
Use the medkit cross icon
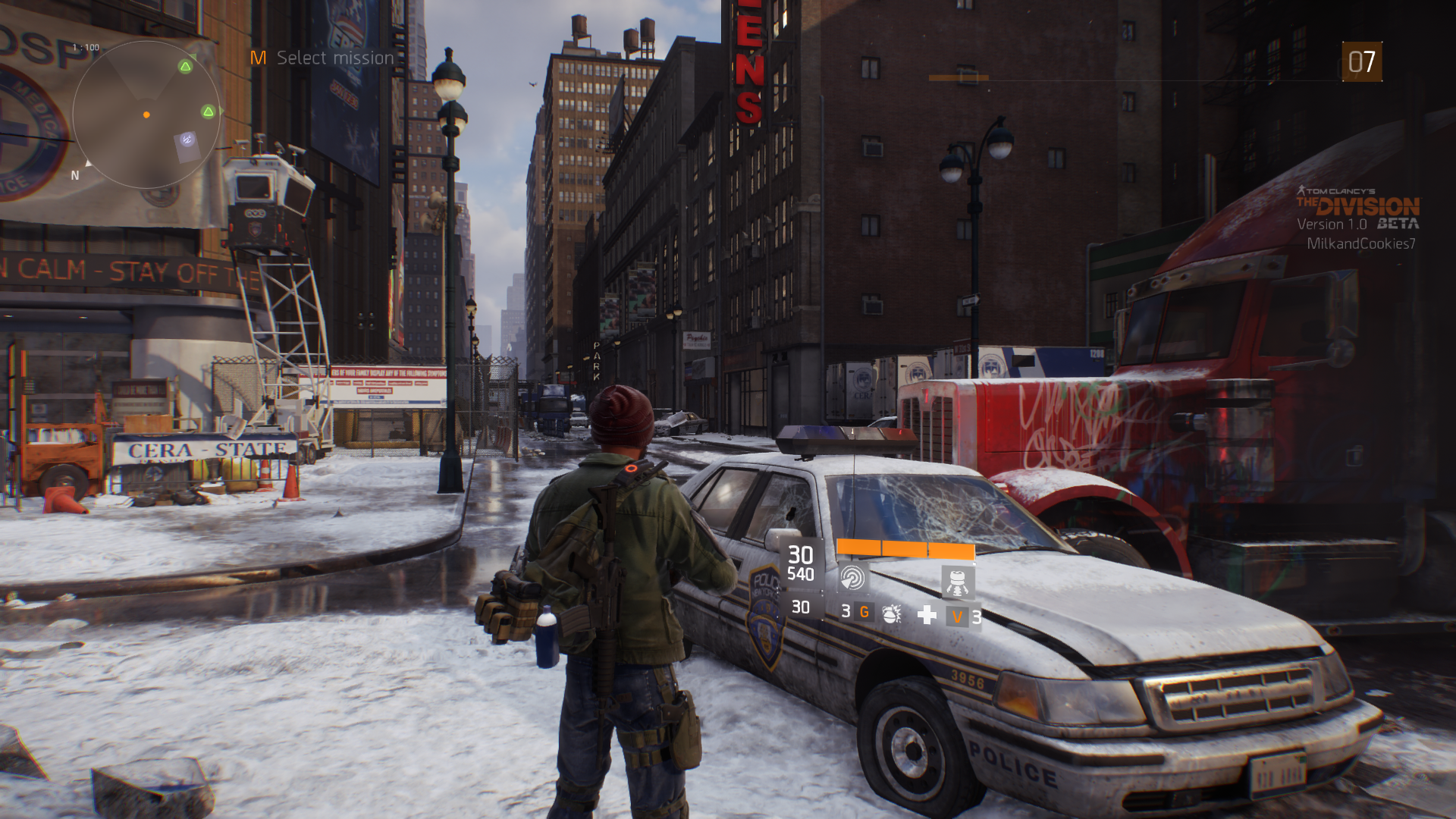[x=927, y=614]
